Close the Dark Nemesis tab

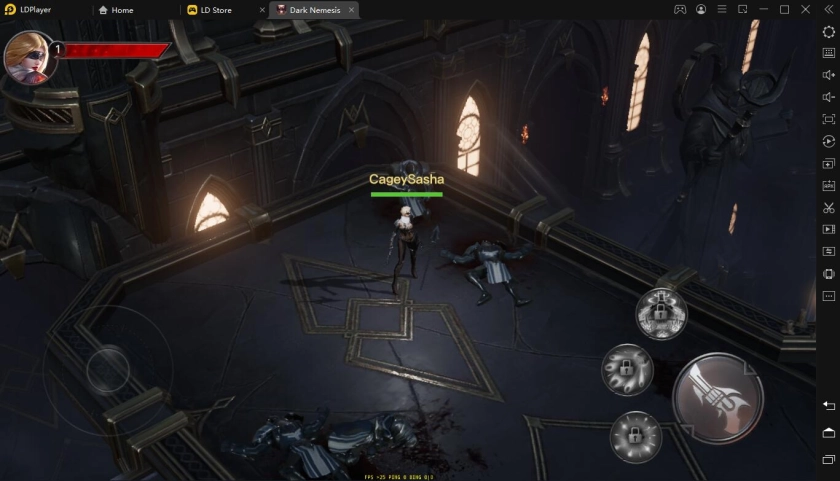(349, 10)
